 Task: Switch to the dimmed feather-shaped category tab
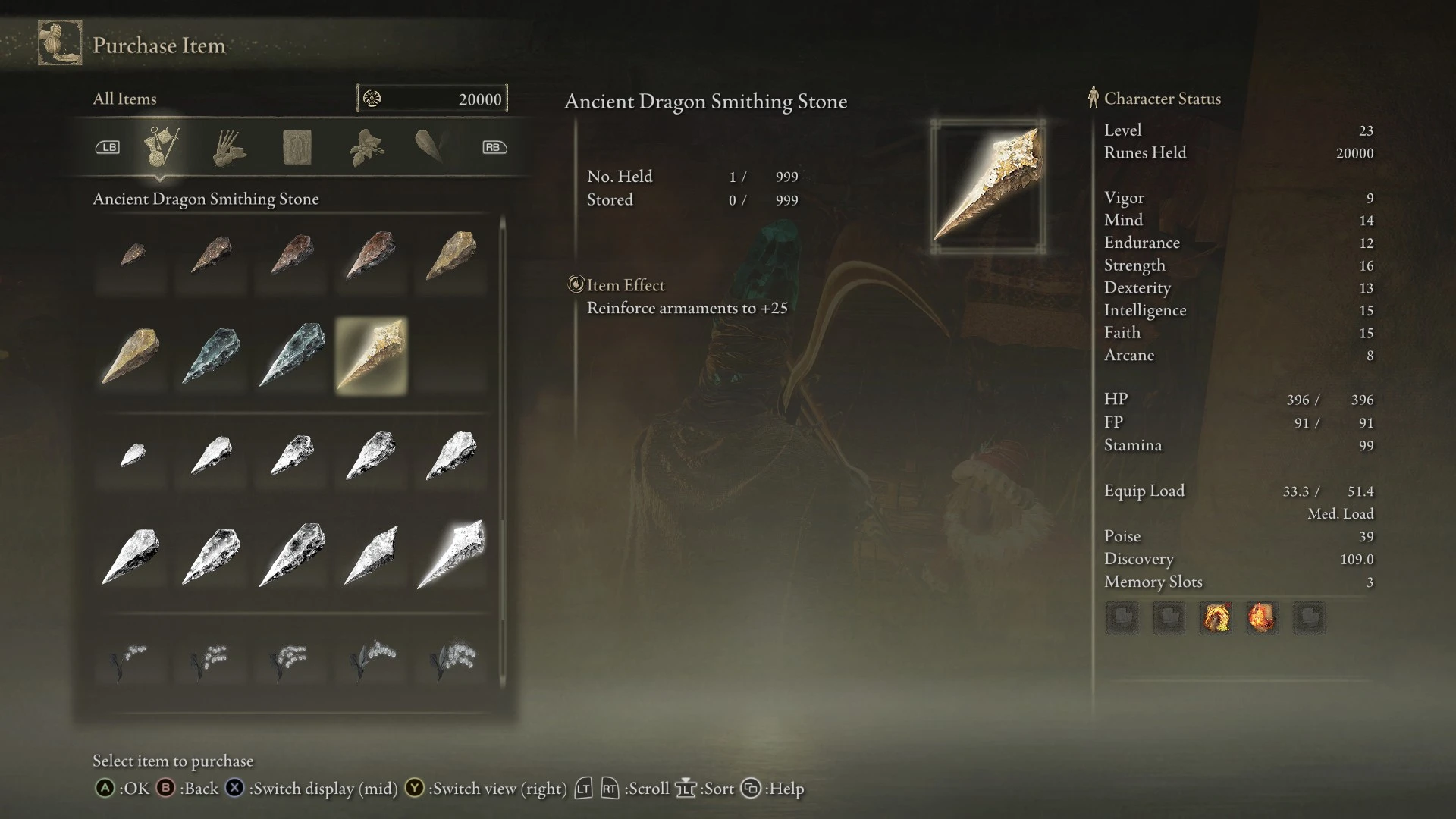430,146
